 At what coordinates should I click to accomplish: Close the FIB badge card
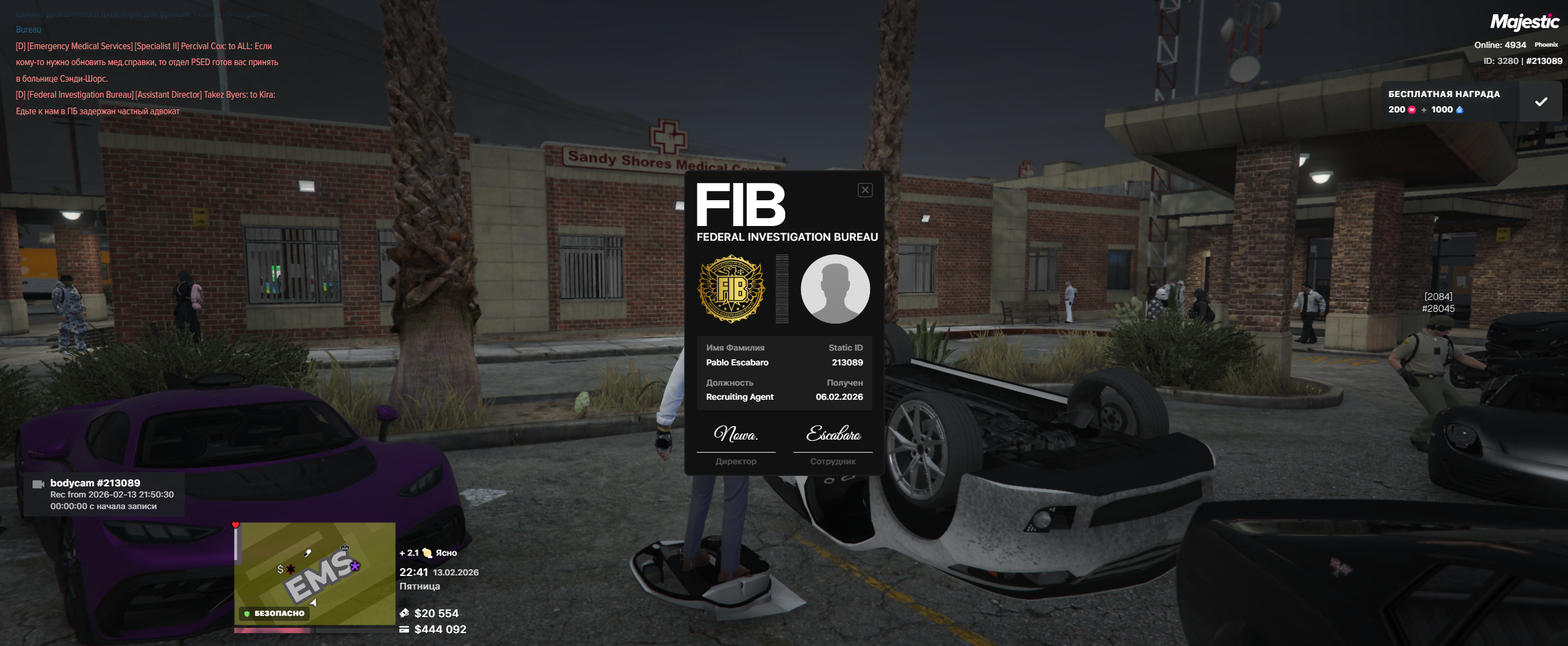(x=864, y=190)
